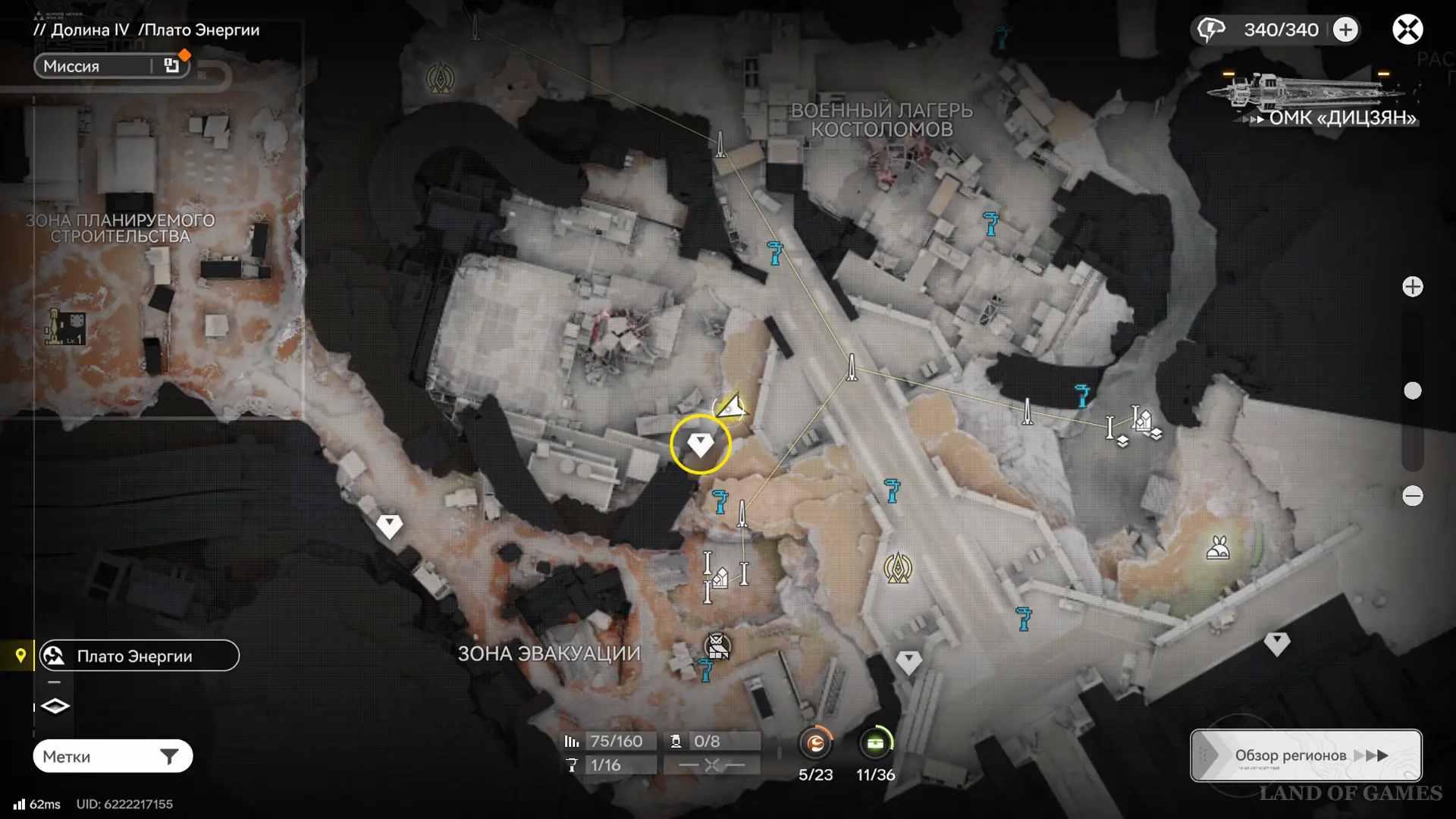Image resolution: width=1456 pixels, height=819 pixels.
Task: Zoom out the map with minus button
Action: pos(1412,496)
